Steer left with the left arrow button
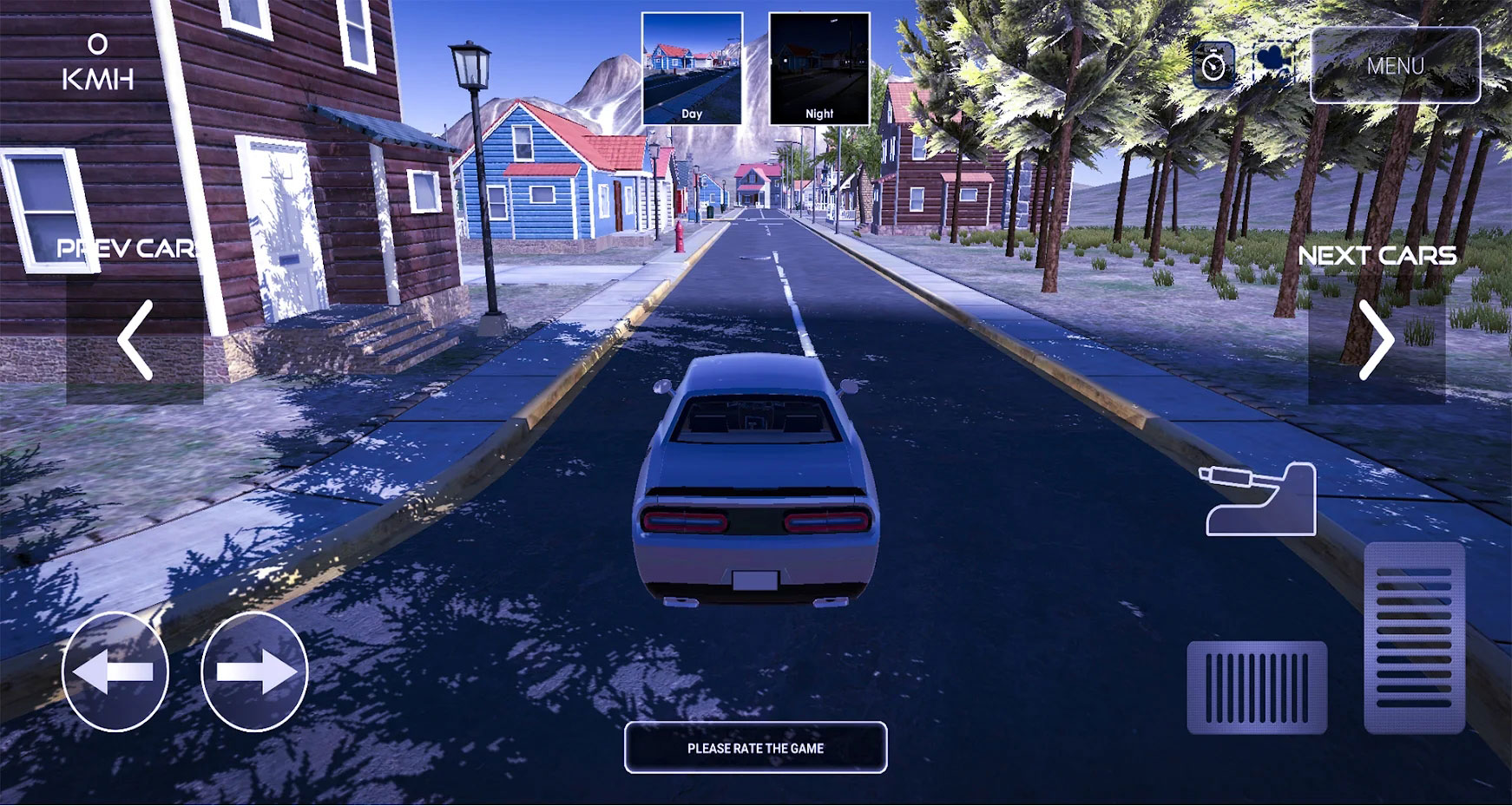1512x806 pixels. pyautogui.click(x=115, y=672)
